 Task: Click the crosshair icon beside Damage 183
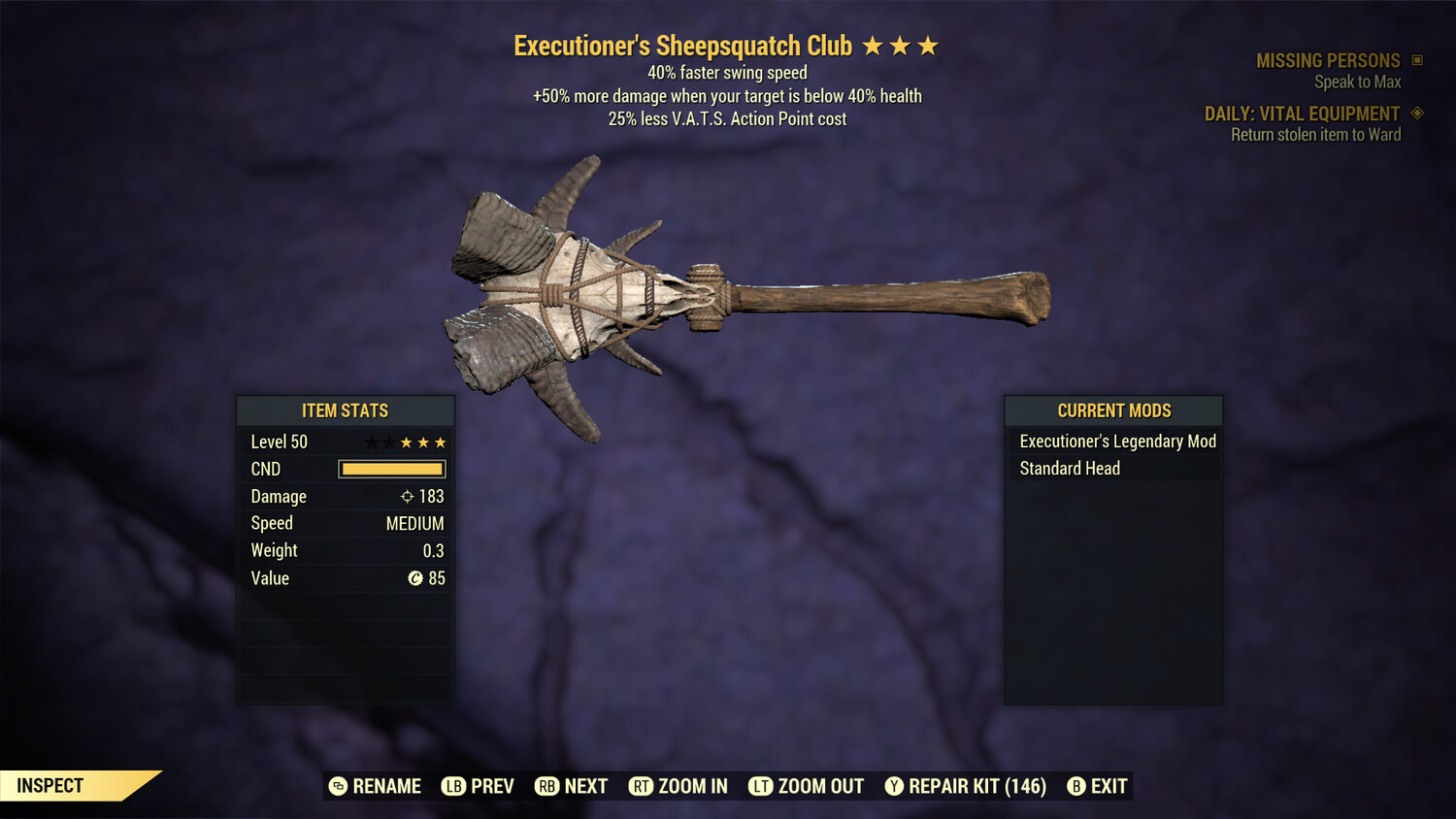click(406, 496)
